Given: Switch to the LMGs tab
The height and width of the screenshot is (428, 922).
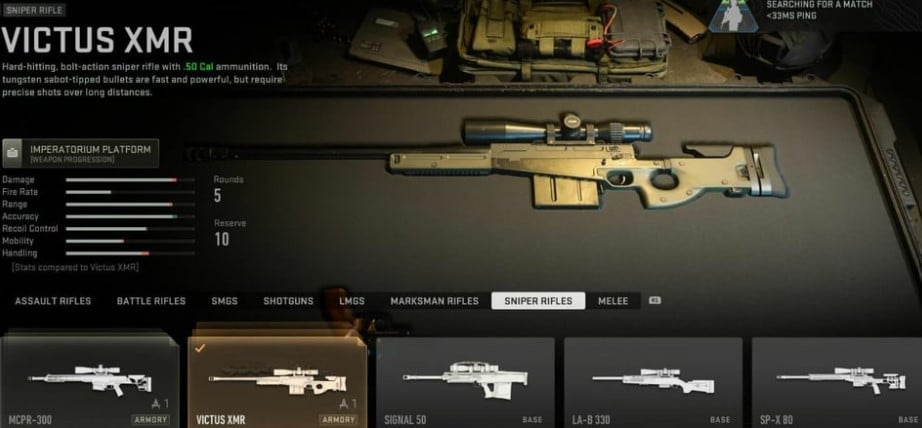Looking at the screenshot, I should tap(351, 301).
